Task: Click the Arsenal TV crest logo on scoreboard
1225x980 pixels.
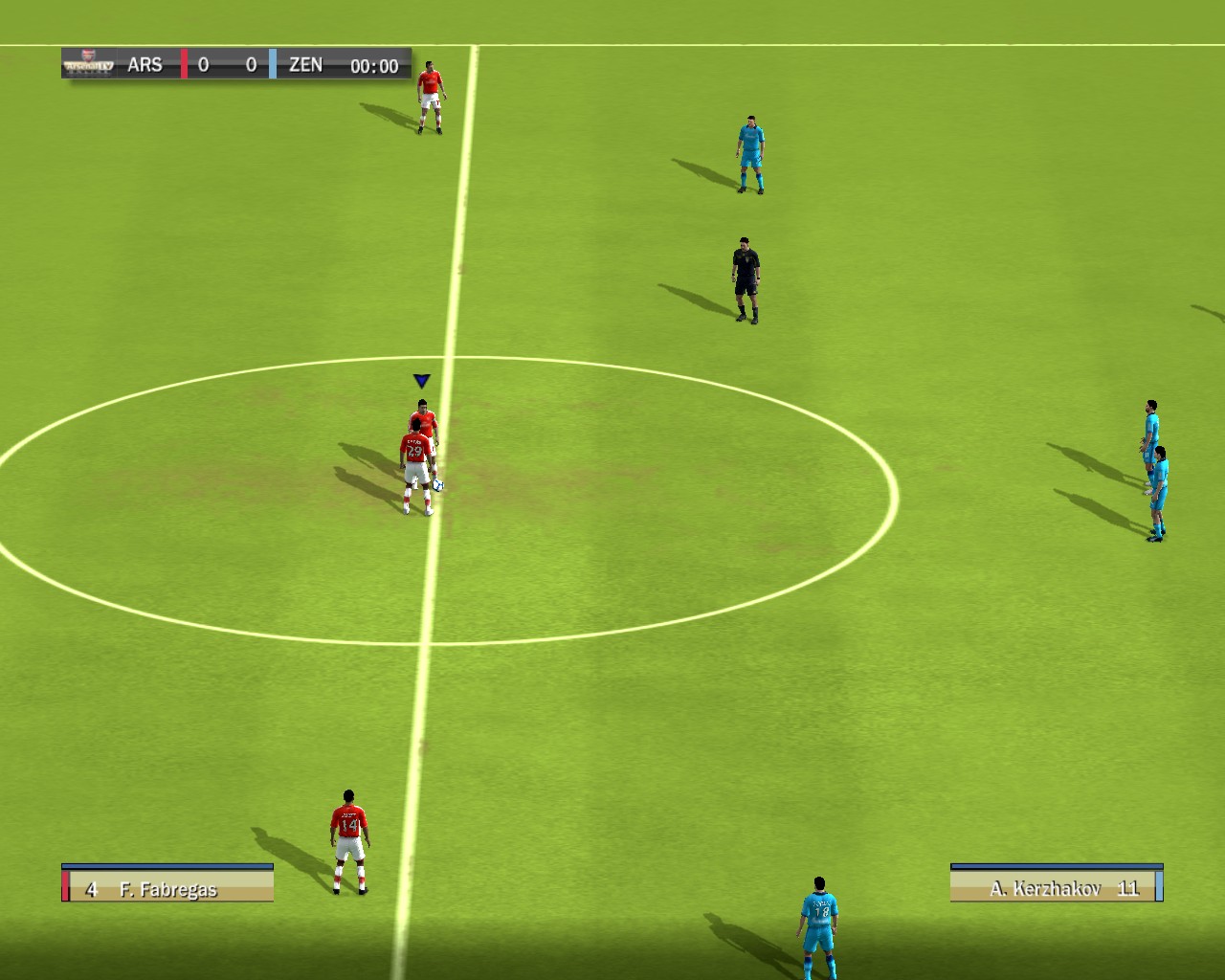Action: (x=86, y=61)
